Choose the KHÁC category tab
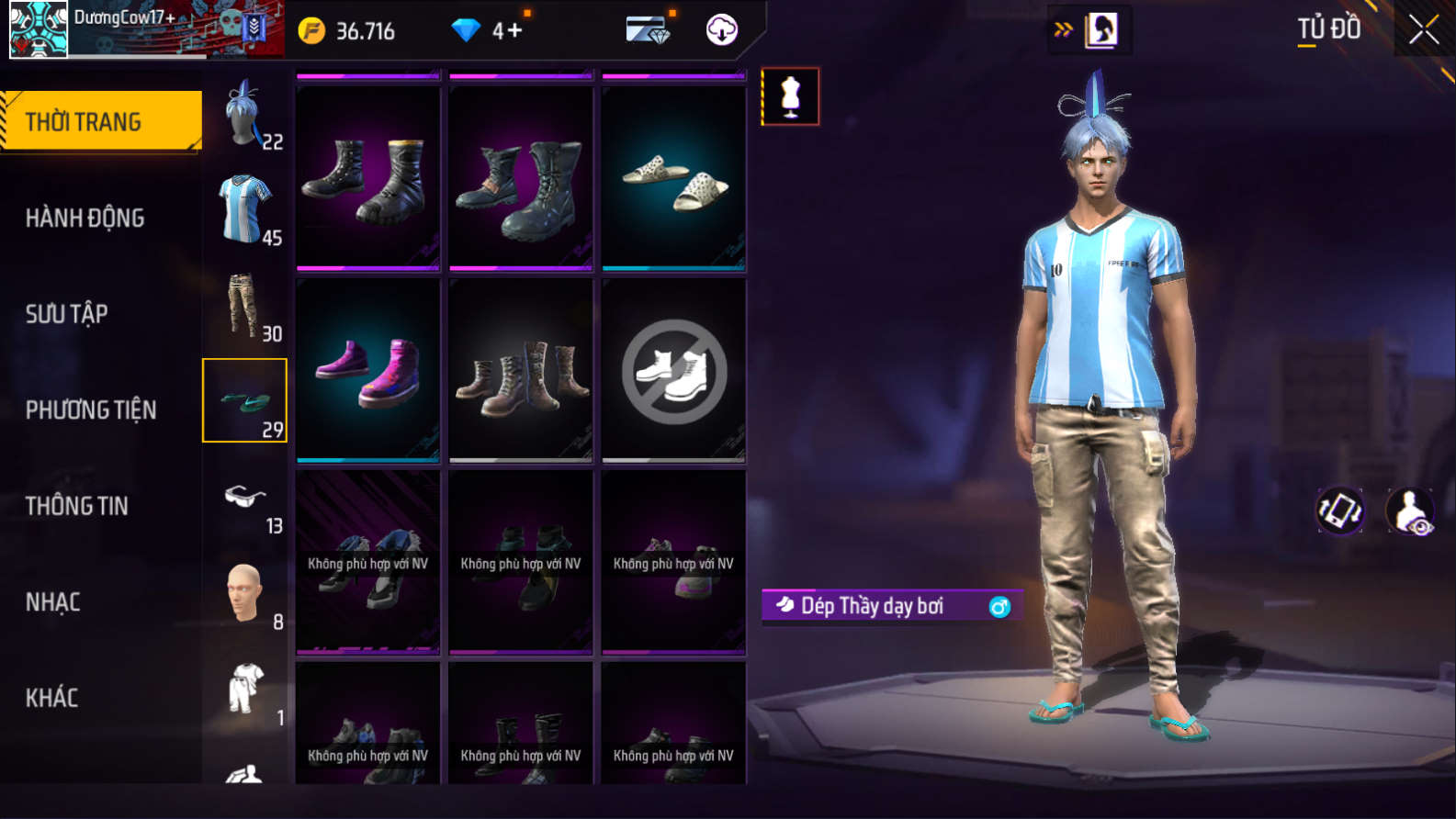 click(52, 698)
